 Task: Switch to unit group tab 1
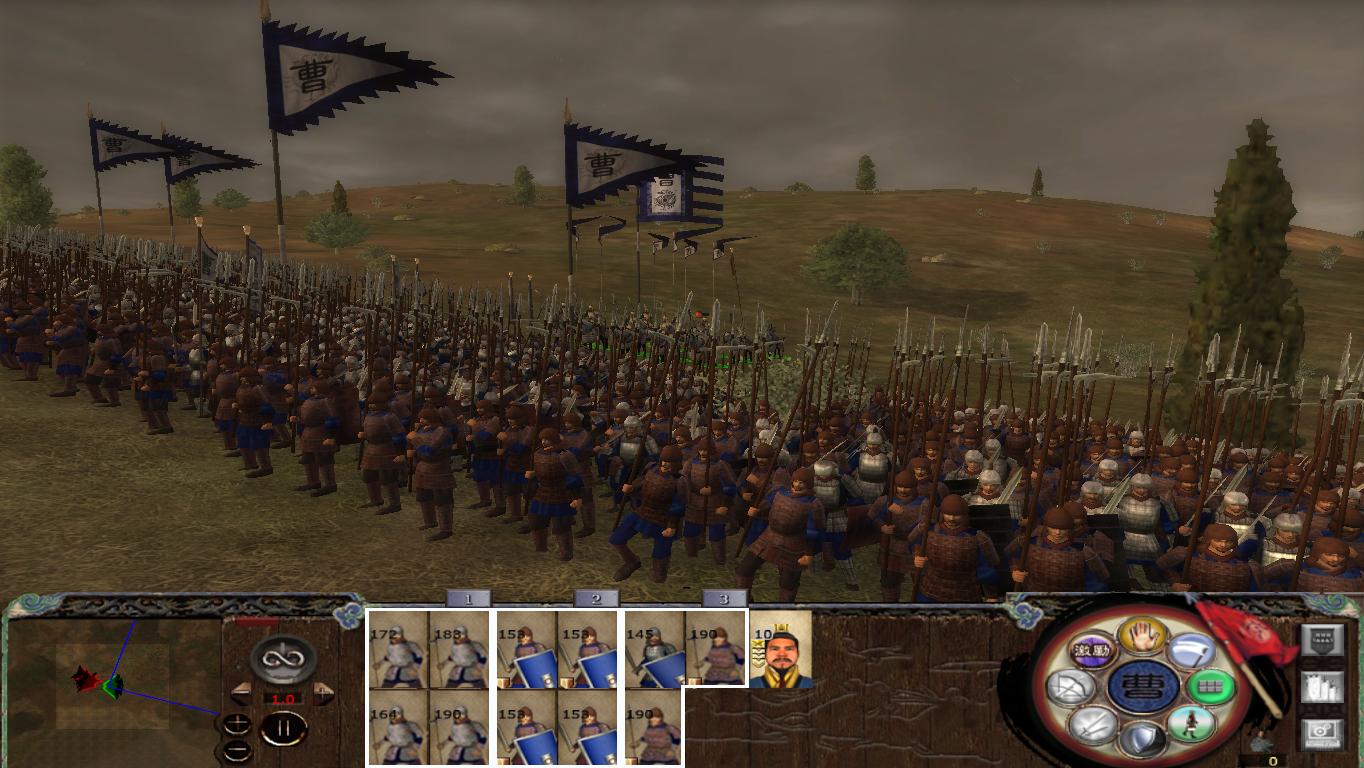click(466, 600)
